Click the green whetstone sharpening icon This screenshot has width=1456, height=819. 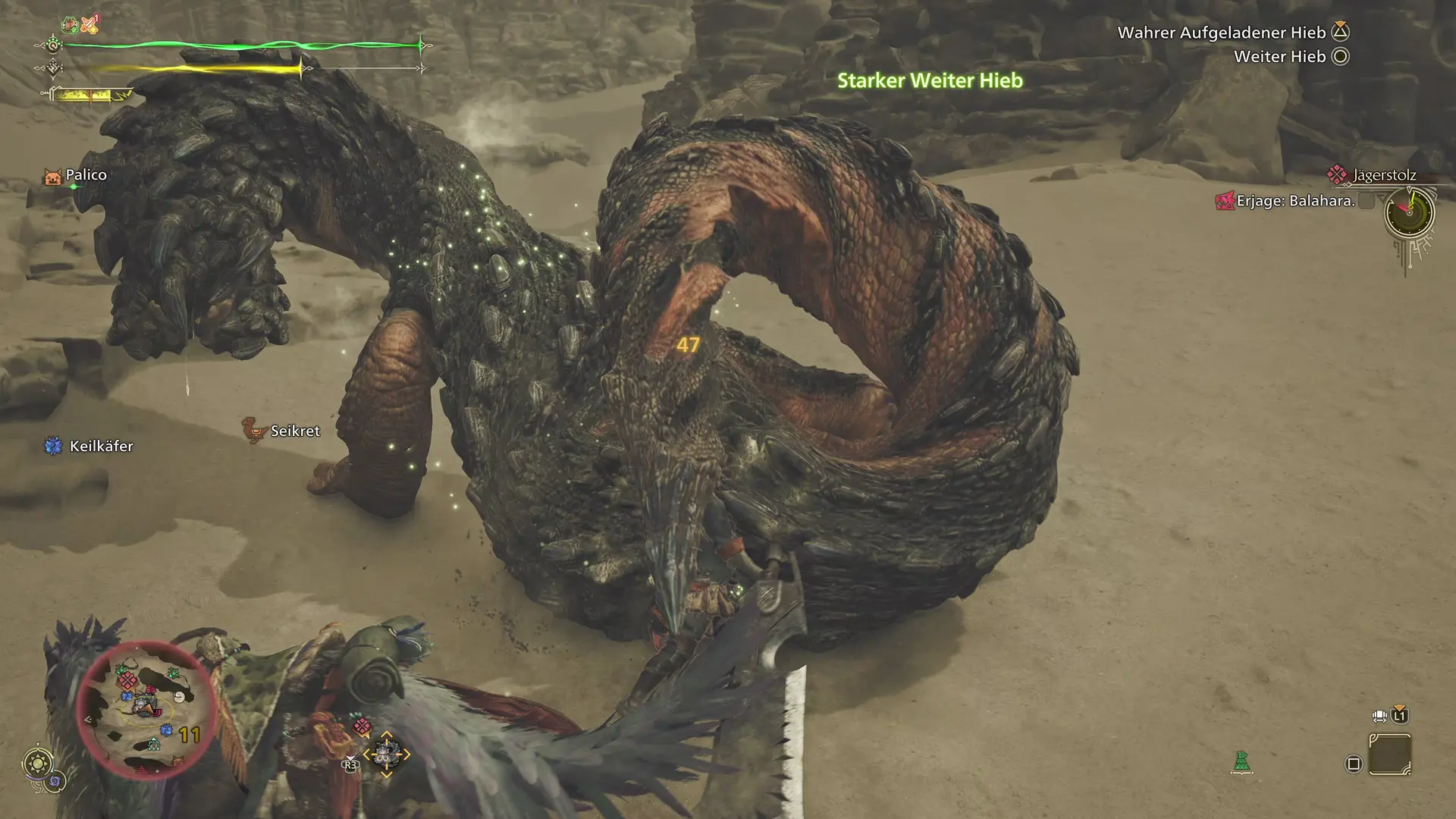1241,761
